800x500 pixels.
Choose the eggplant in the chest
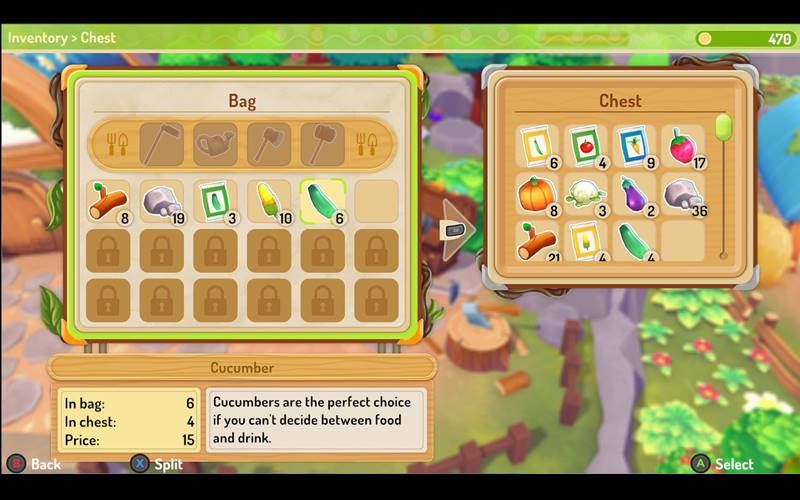point(633,194)
